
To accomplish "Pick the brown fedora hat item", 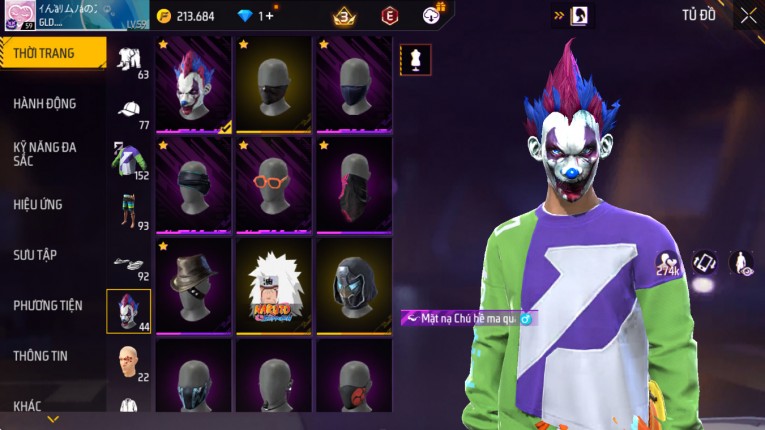I will tap(195, 285).
